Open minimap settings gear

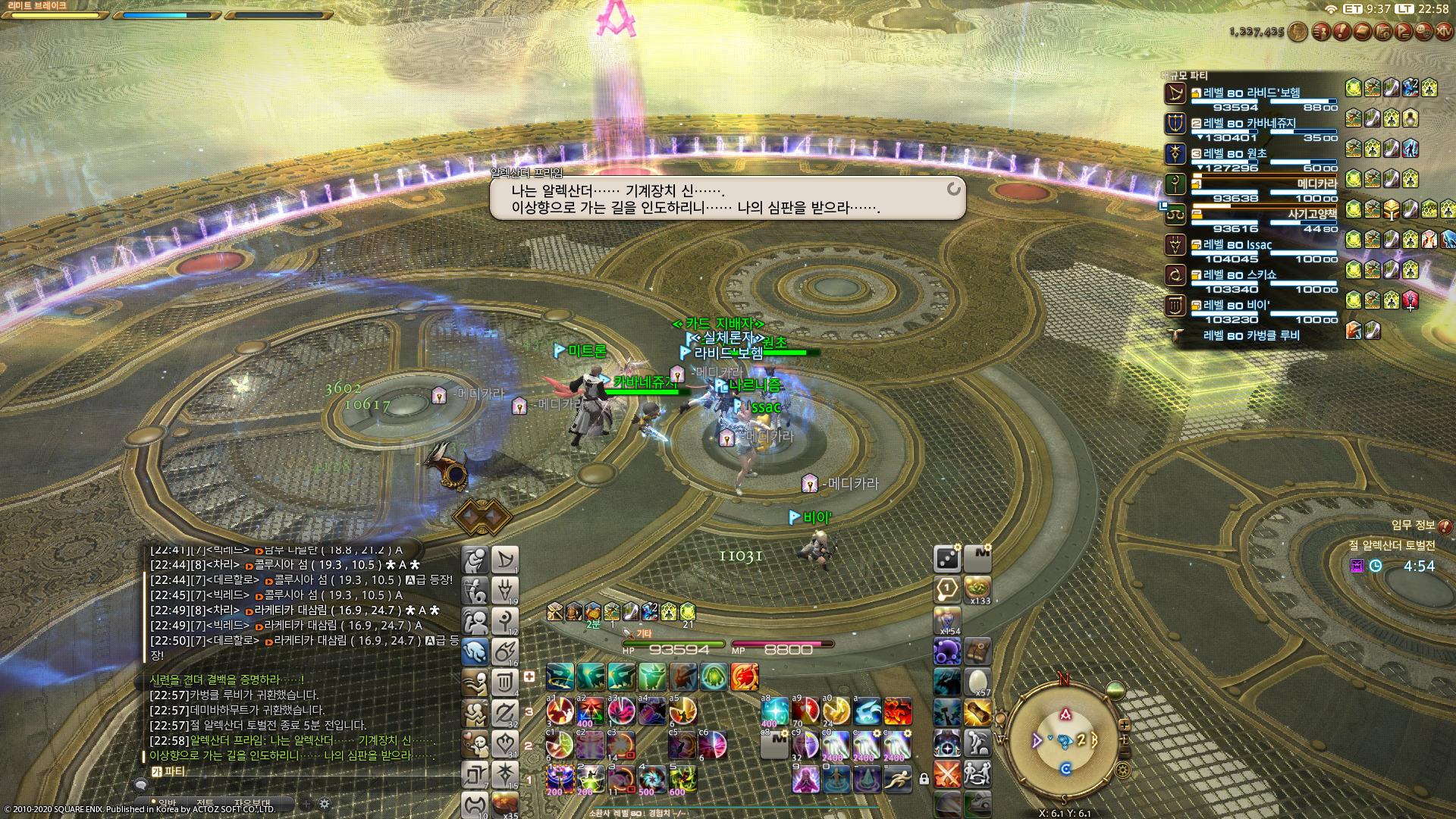tap(1123, 770)
